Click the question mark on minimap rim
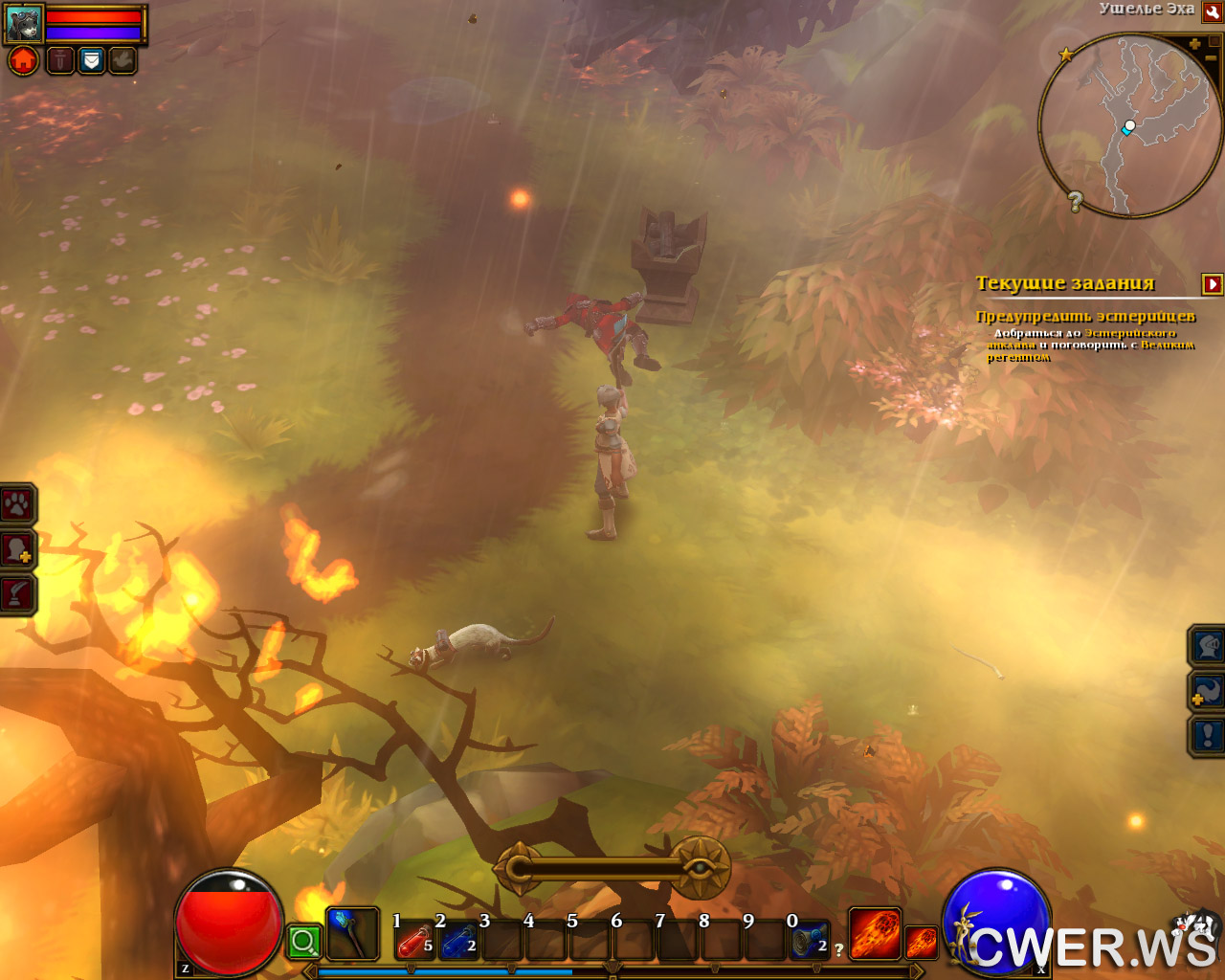 (x=1076, y=201)
